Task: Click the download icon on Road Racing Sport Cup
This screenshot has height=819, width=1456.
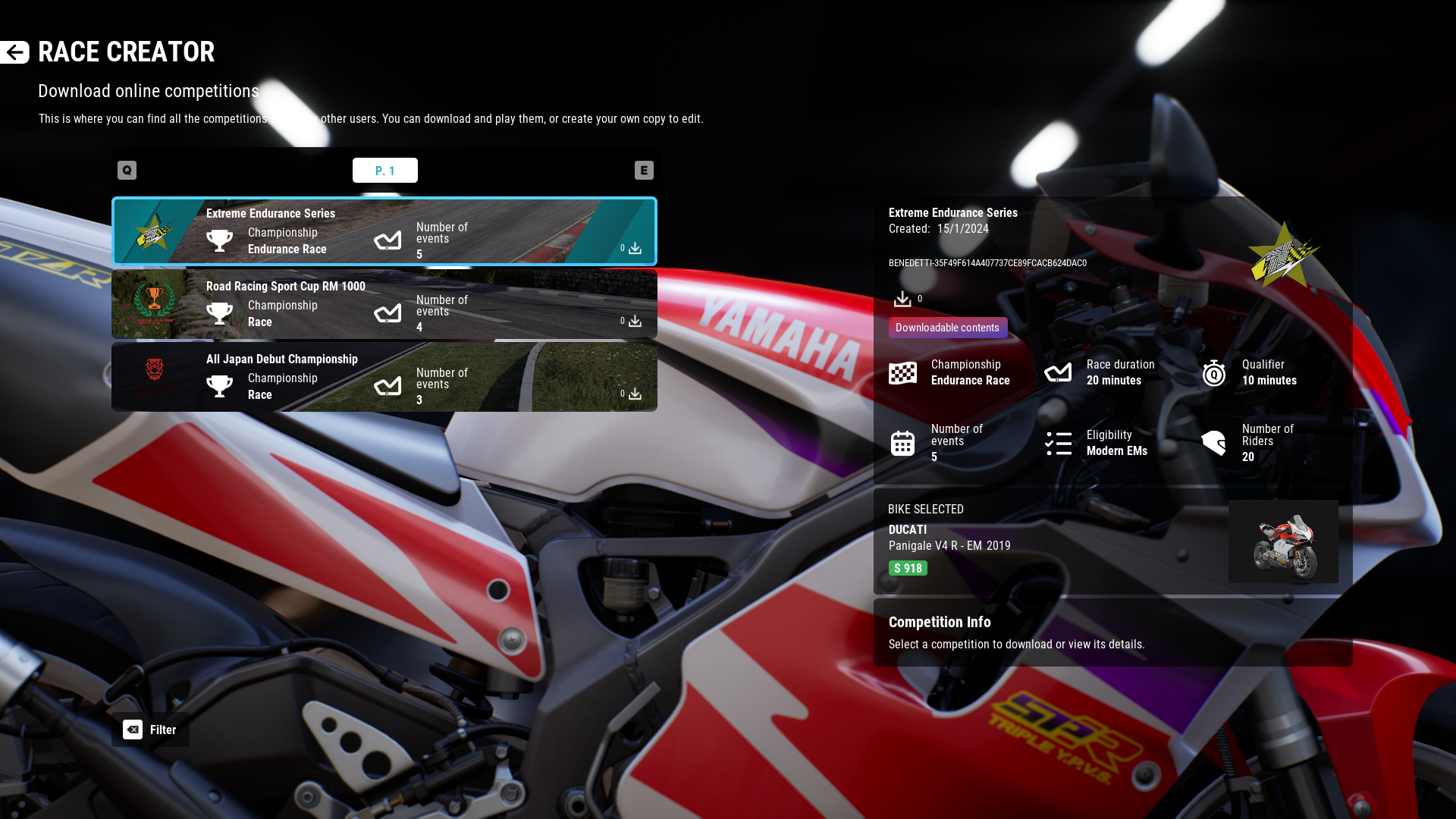Action: click(635, 322)
